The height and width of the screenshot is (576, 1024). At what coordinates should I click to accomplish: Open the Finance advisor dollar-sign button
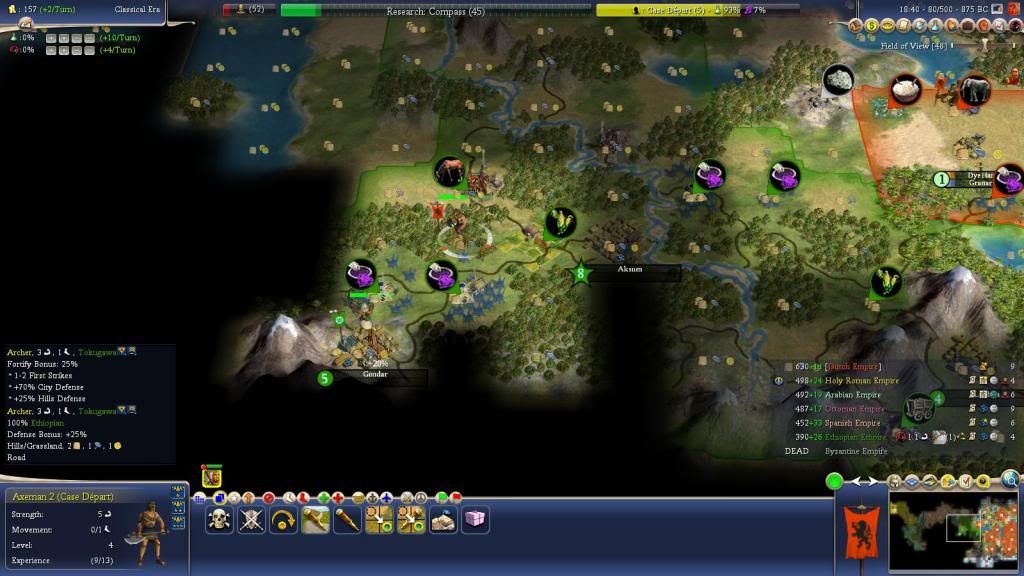871,25
